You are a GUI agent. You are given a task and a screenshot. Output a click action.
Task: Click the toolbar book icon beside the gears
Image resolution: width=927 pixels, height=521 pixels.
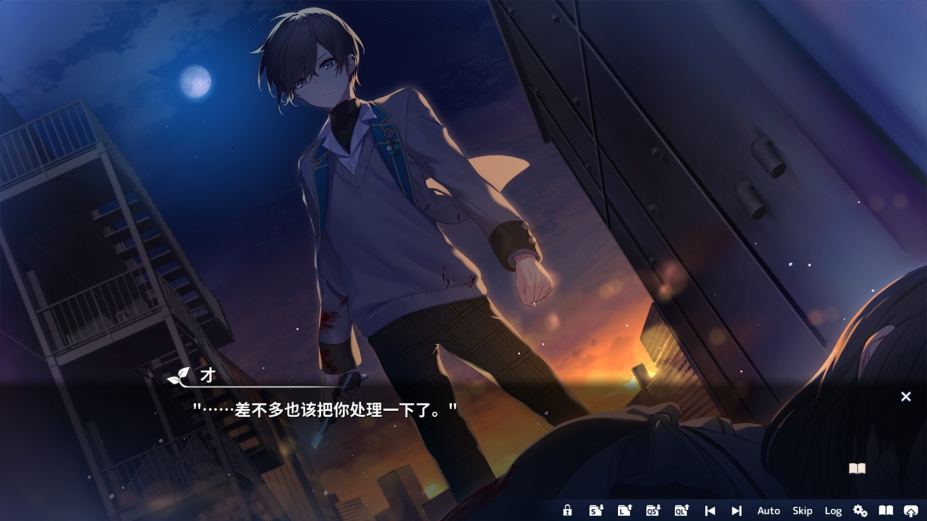(886, 511)
